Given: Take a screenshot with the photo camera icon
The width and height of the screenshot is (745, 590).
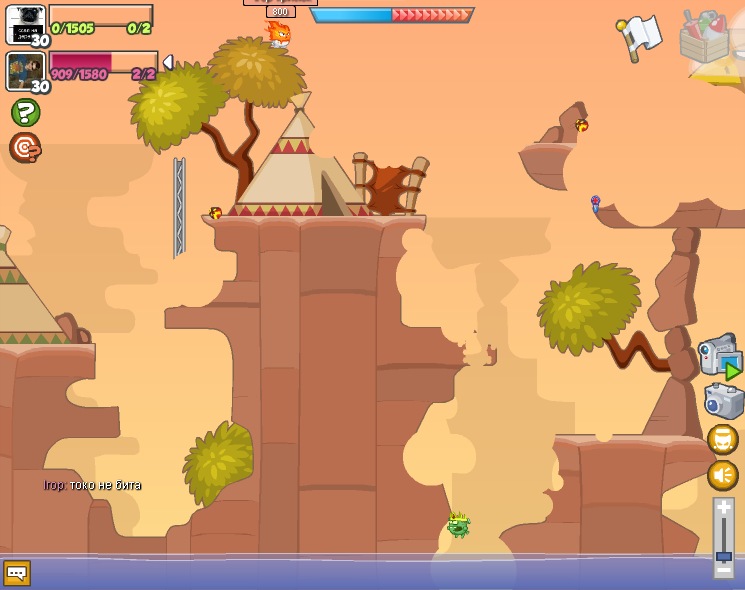Looking at the screenshot, I should [x=723, y=401].
